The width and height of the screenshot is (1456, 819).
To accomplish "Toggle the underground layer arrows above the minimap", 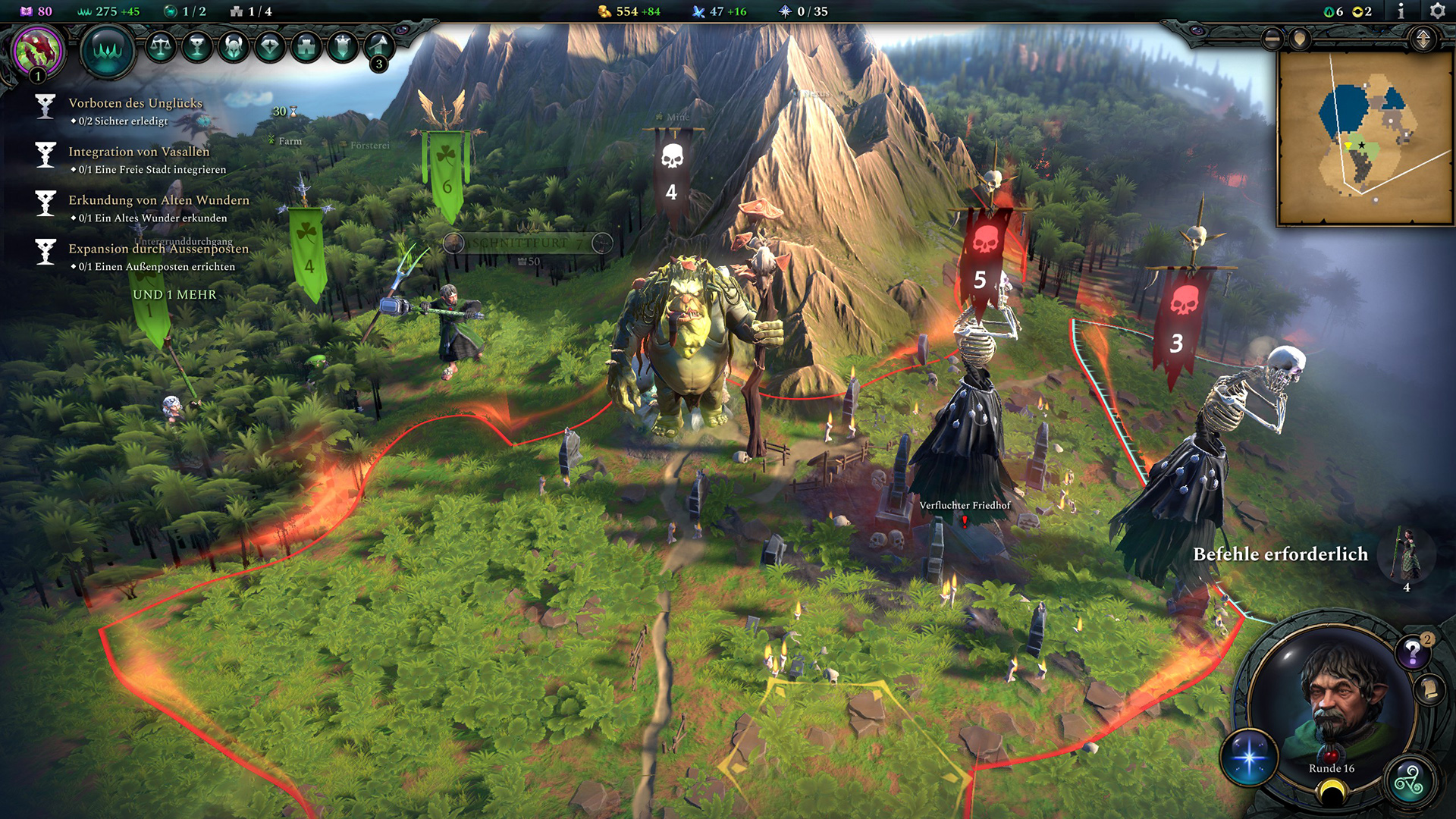I will click(x=1423, y=36).
